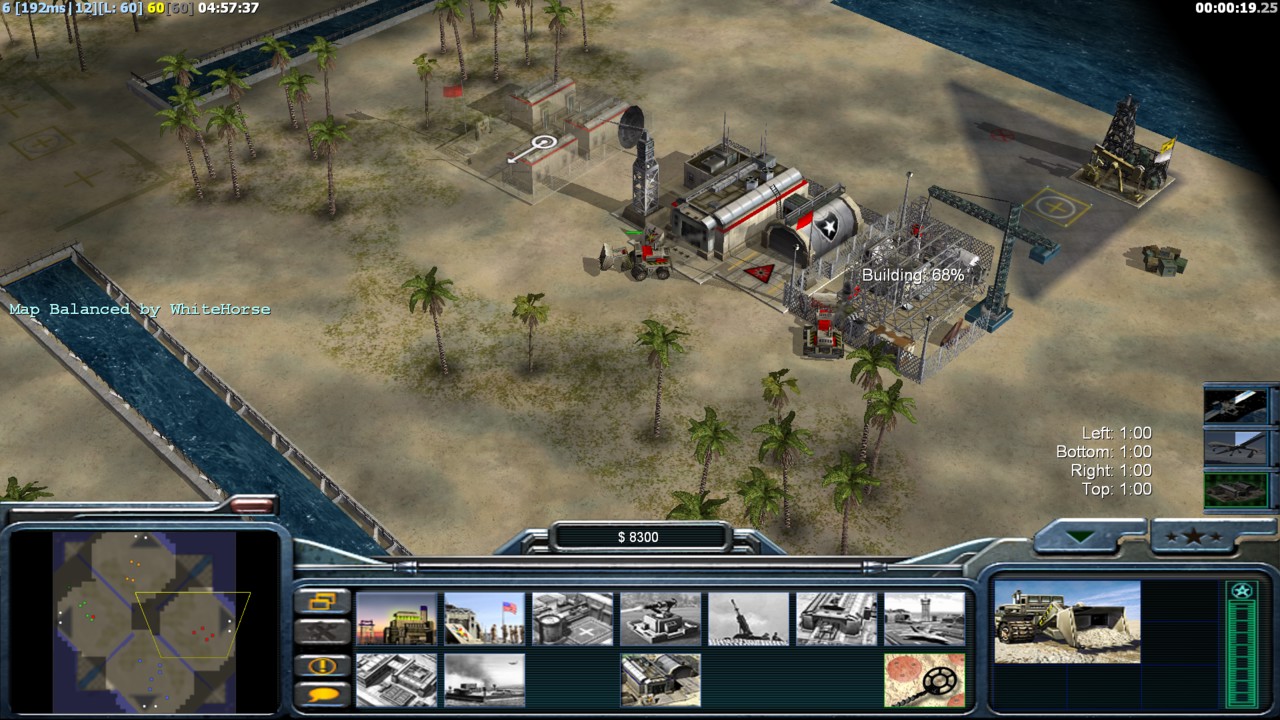
Task: Click the overlapping windows options button
Action: [323, 601]
